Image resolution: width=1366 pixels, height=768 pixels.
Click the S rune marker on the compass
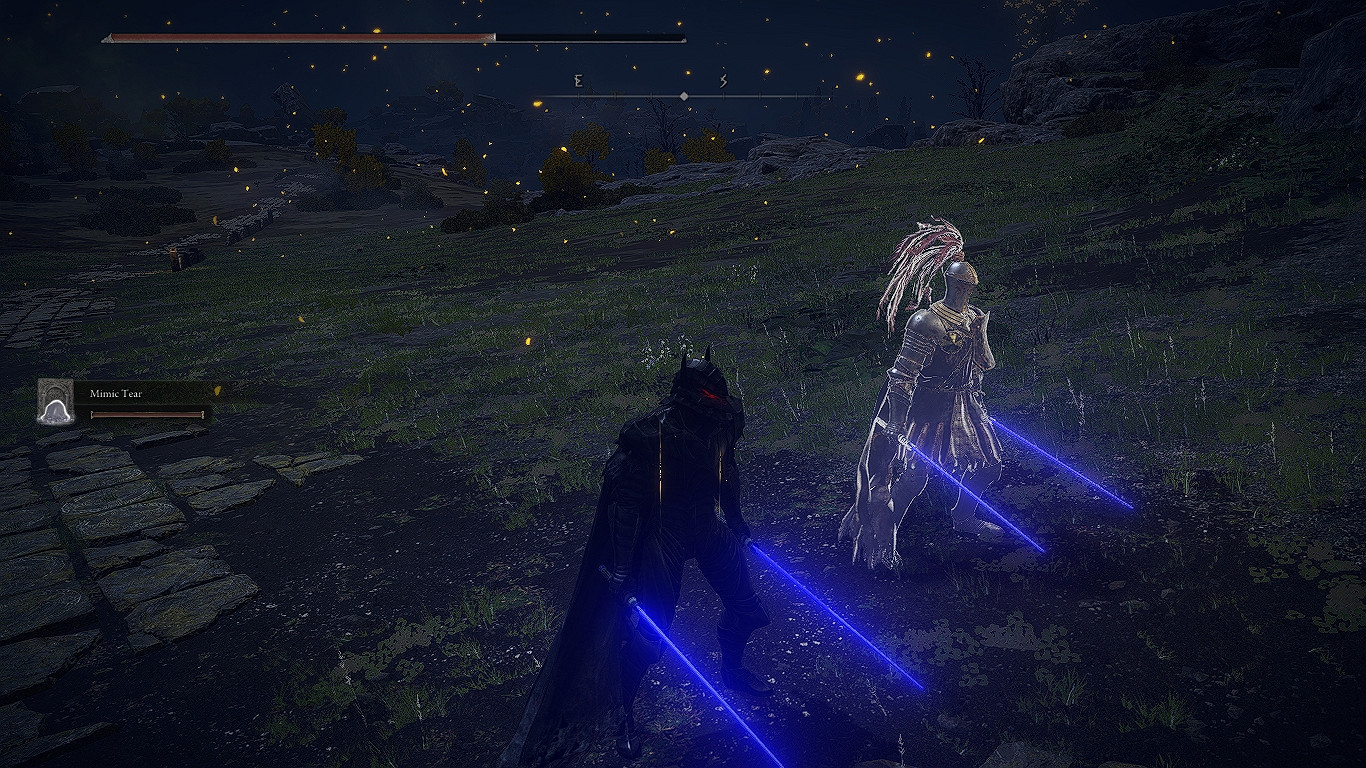(x=722, y=81)
